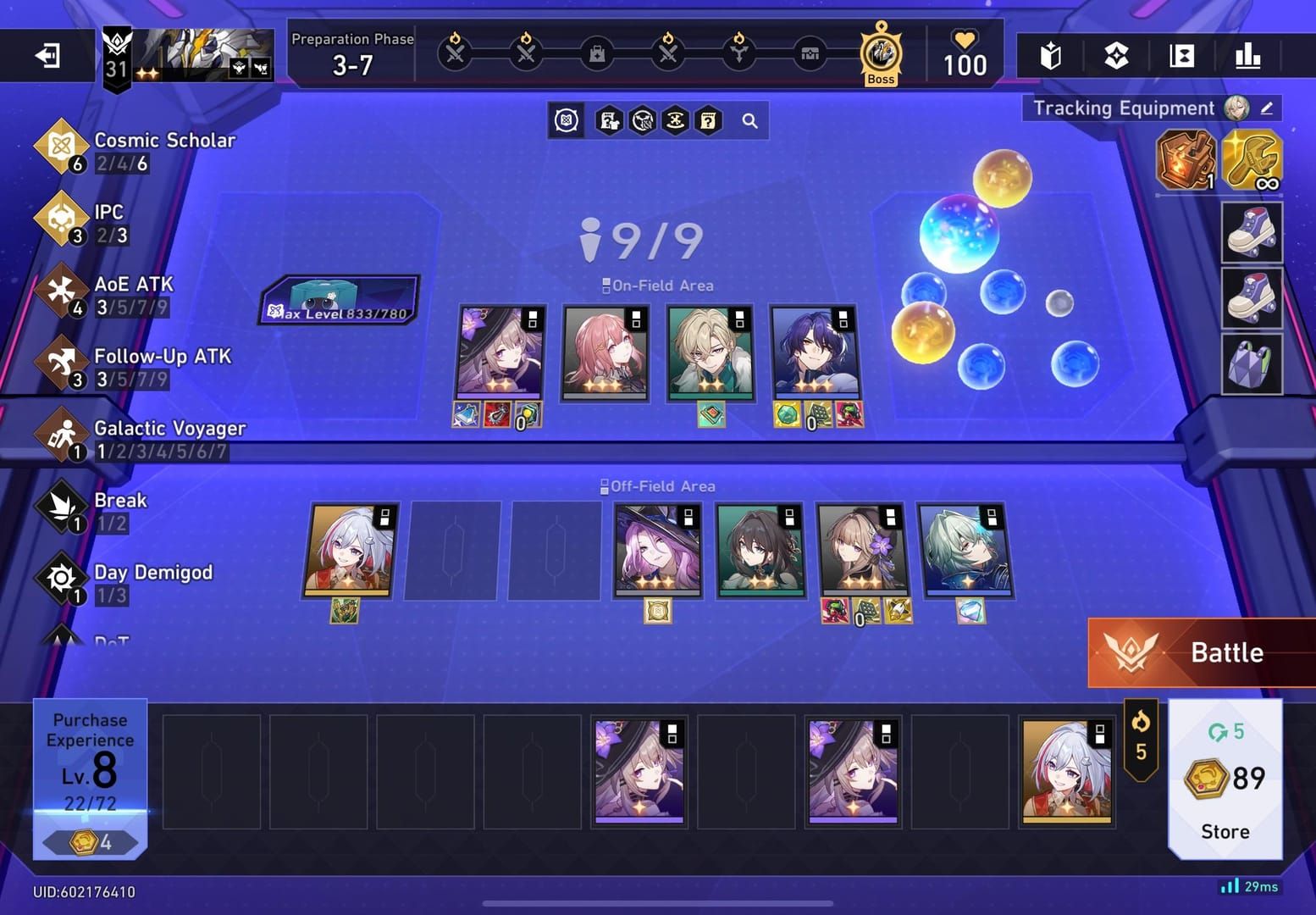Switch to the Off-Field Area section
1316x915 pixels.
pos(658,485)
